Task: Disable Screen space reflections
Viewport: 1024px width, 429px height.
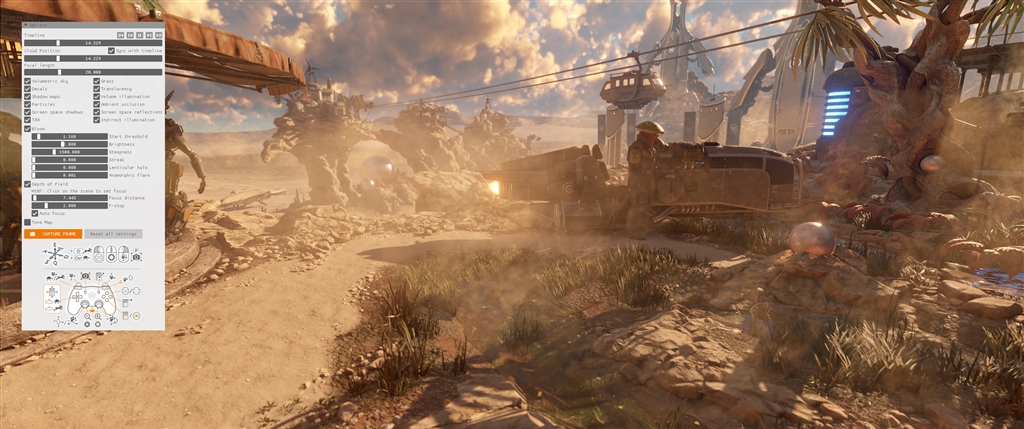Action: click(x=97, y=112)
